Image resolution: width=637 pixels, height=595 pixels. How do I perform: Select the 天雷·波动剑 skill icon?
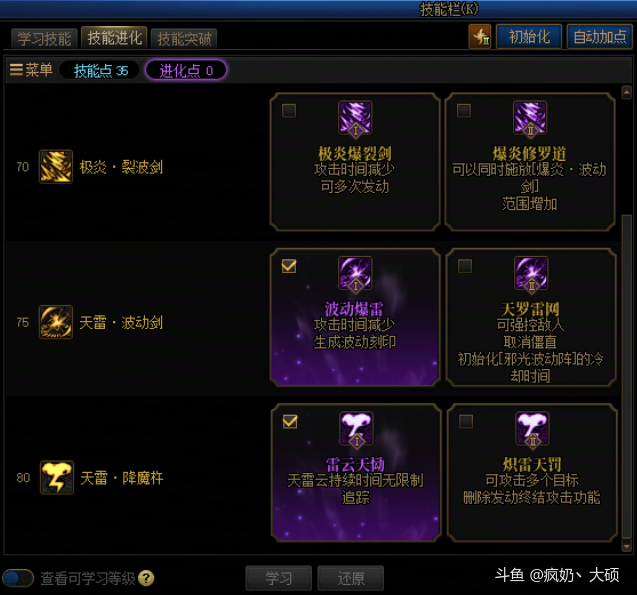pos(55,322)
